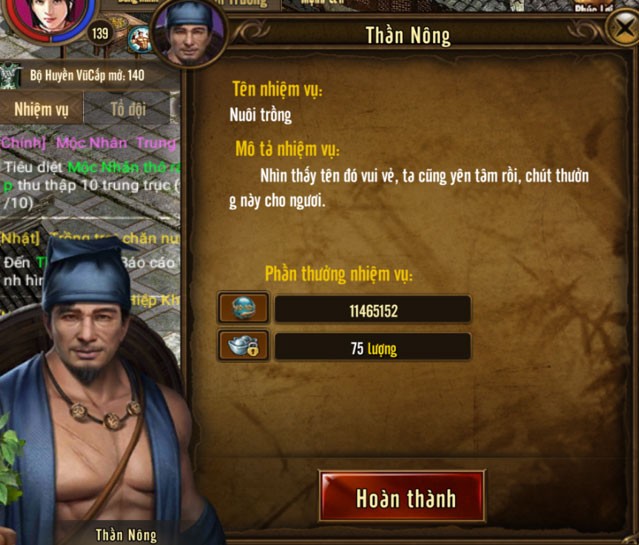Open the Tổ đội tab

[x=127, y=108]
